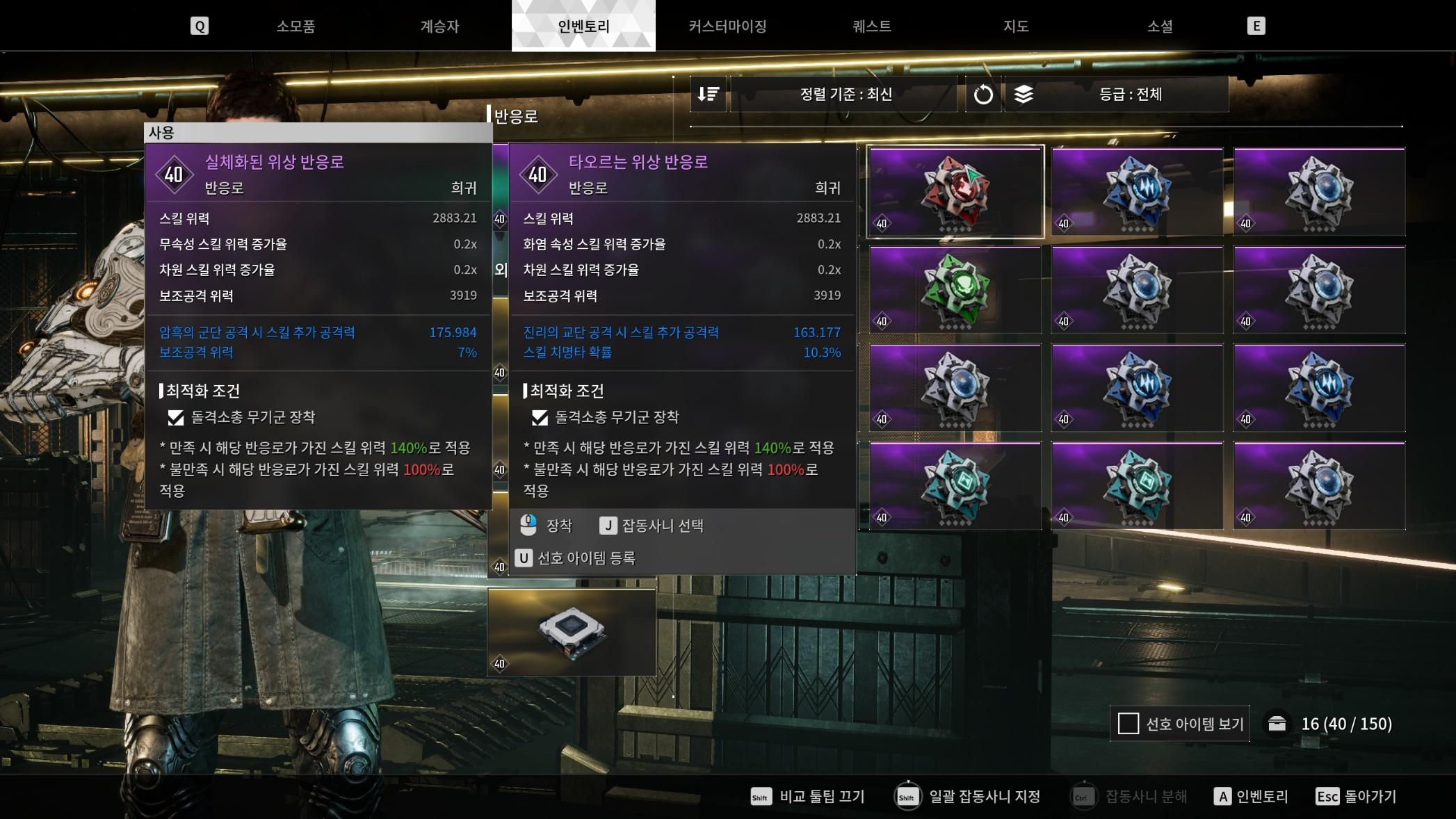Image resolution: width=1456 pixels, height=819 pixels.
Task: Click the circular refresh button
Action: (x=982, y=95)
